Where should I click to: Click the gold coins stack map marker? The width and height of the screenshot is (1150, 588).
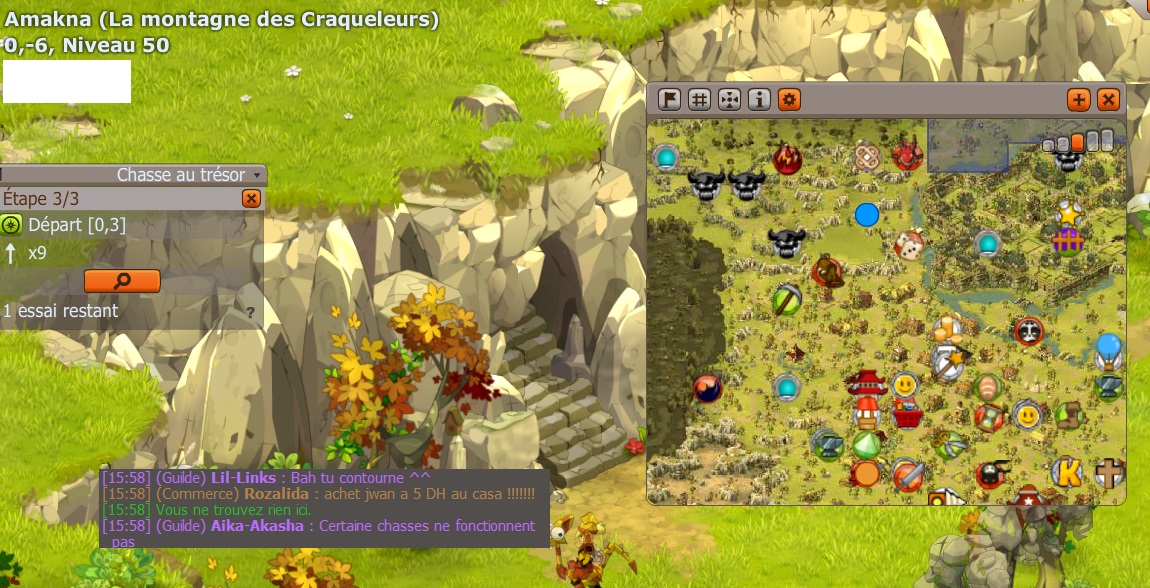945,329
